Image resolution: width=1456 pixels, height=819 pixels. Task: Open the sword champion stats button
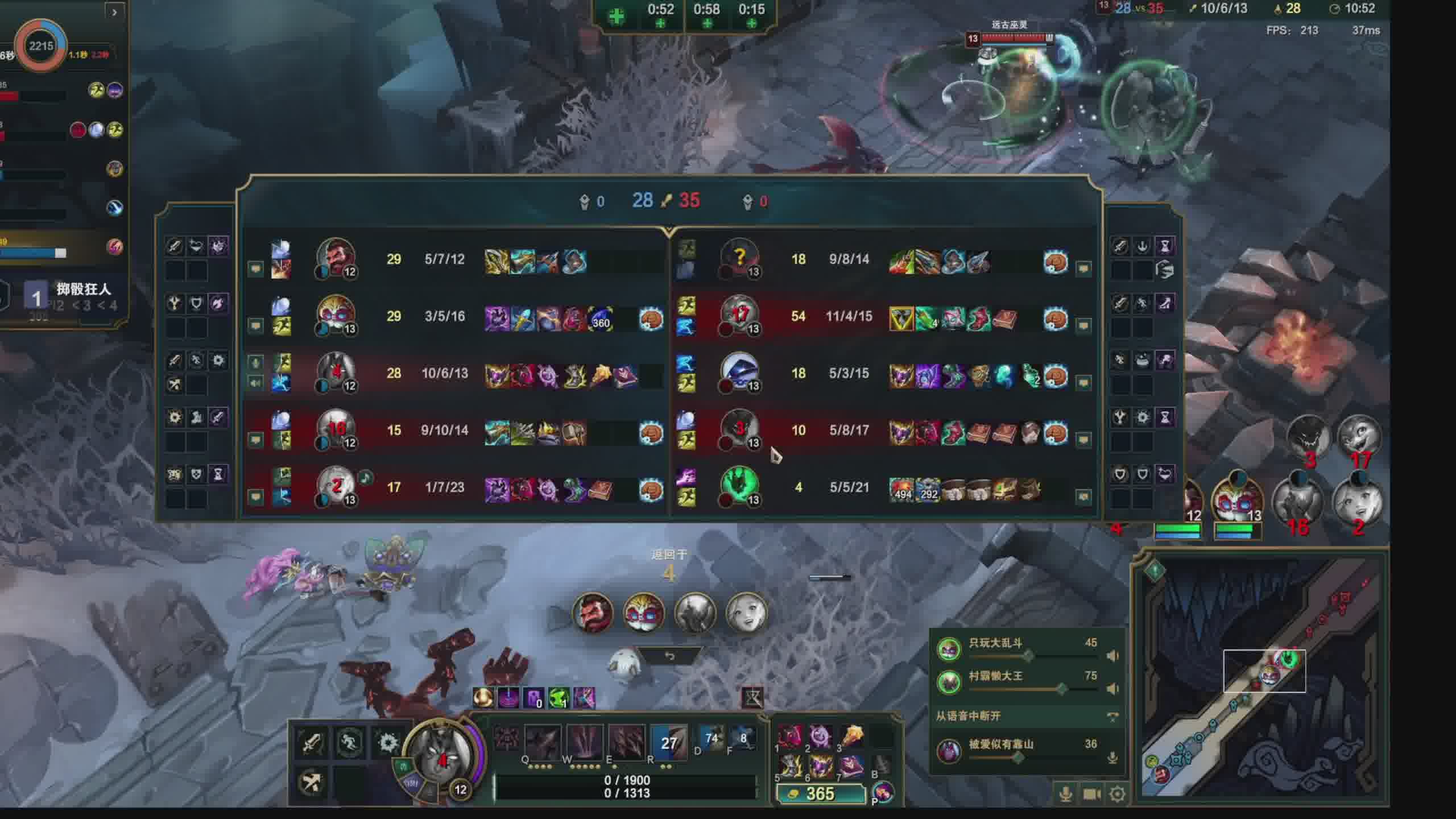coord(312,743)
